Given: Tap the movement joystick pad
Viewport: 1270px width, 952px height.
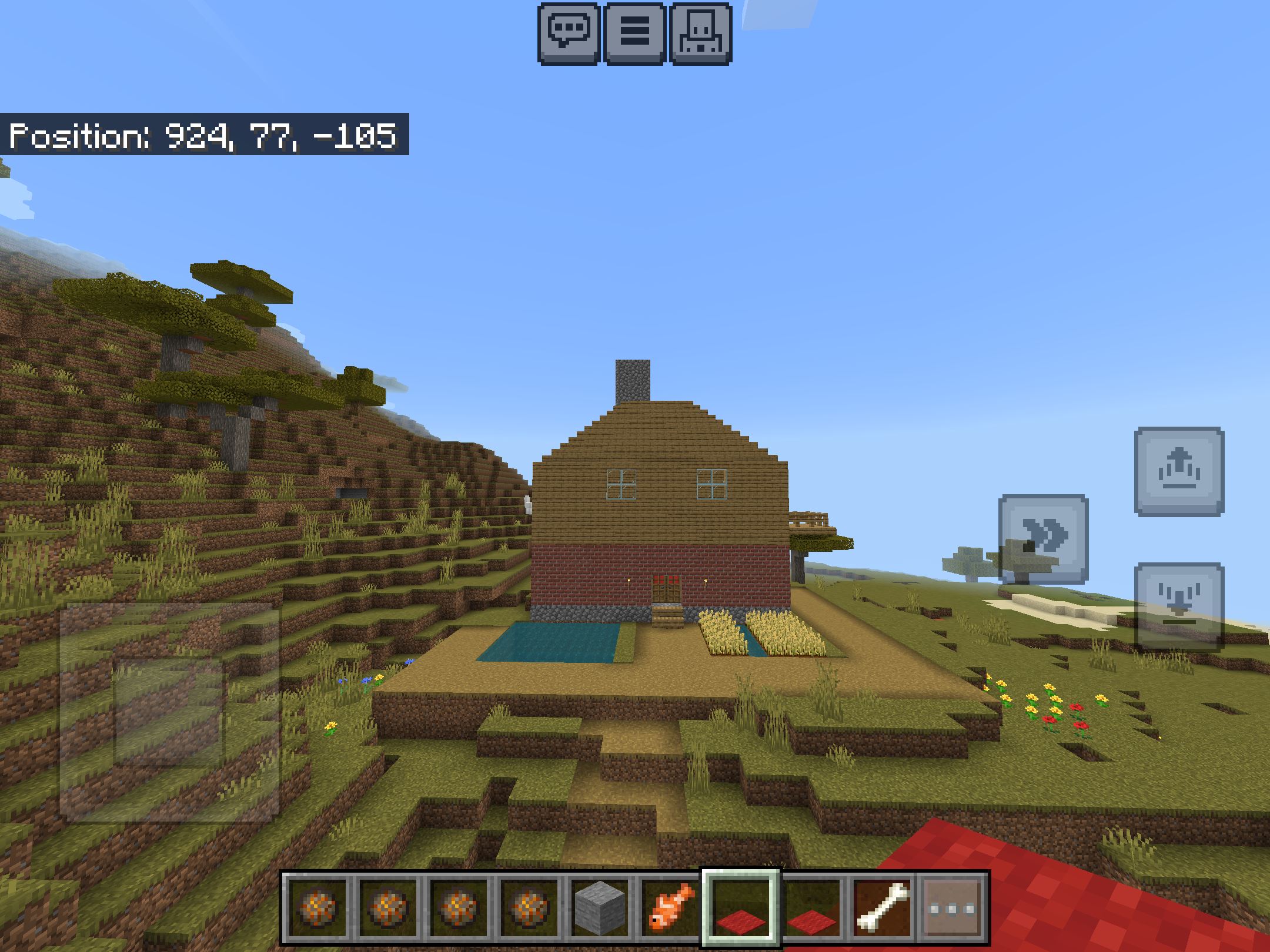Looking at the screenshot, I should coord(169,711).
